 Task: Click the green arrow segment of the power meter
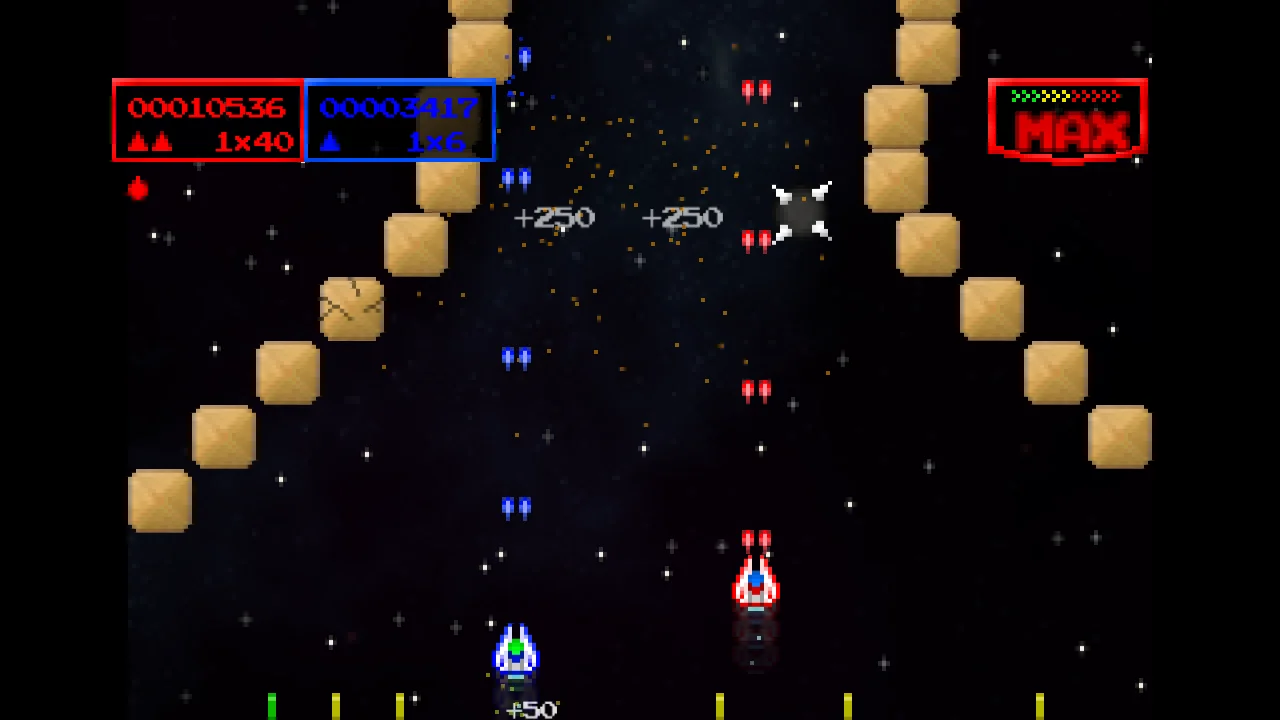[x=1026, y=96]
